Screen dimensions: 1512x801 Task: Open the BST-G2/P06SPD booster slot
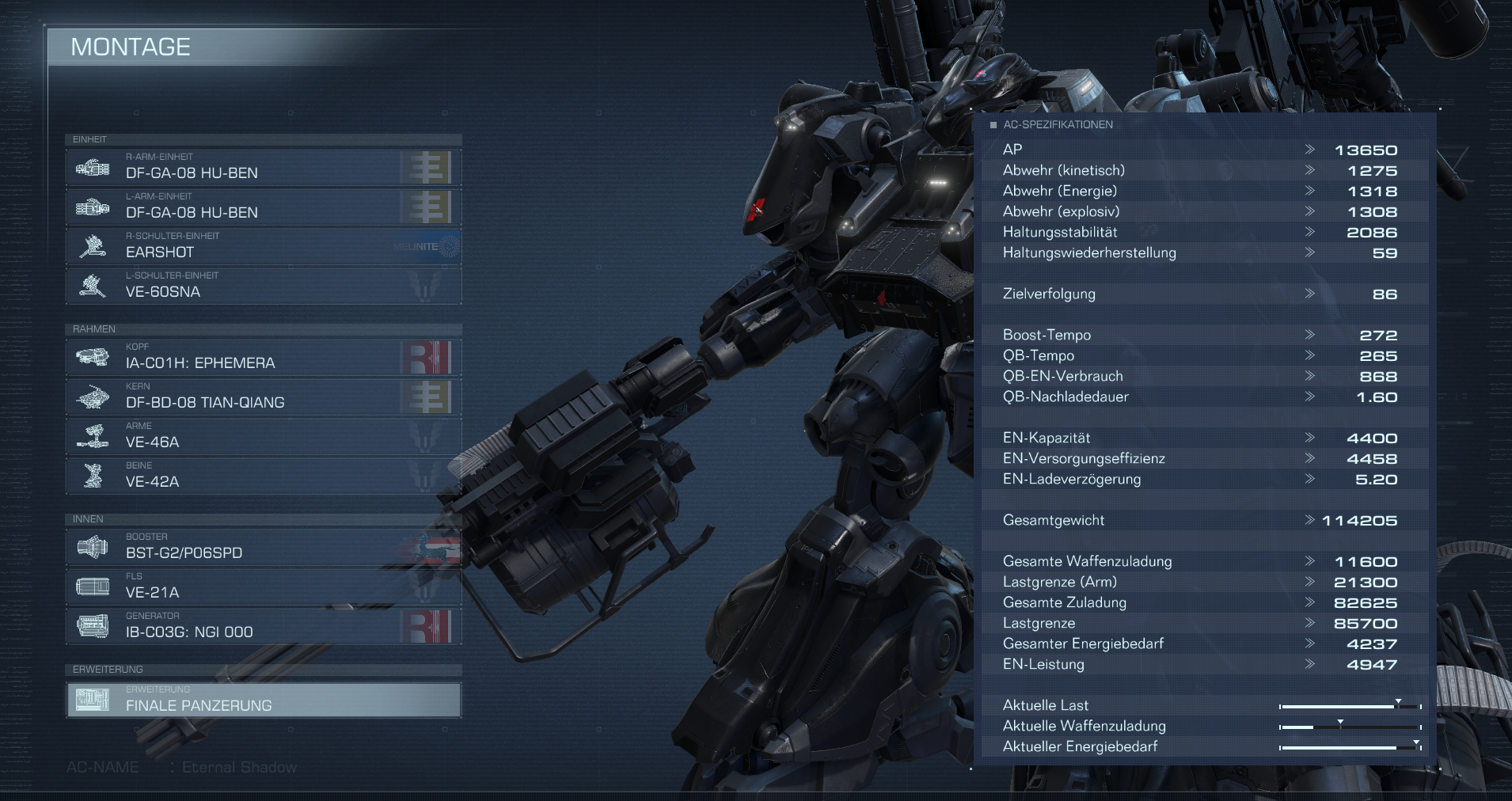[x=264, y=547]
